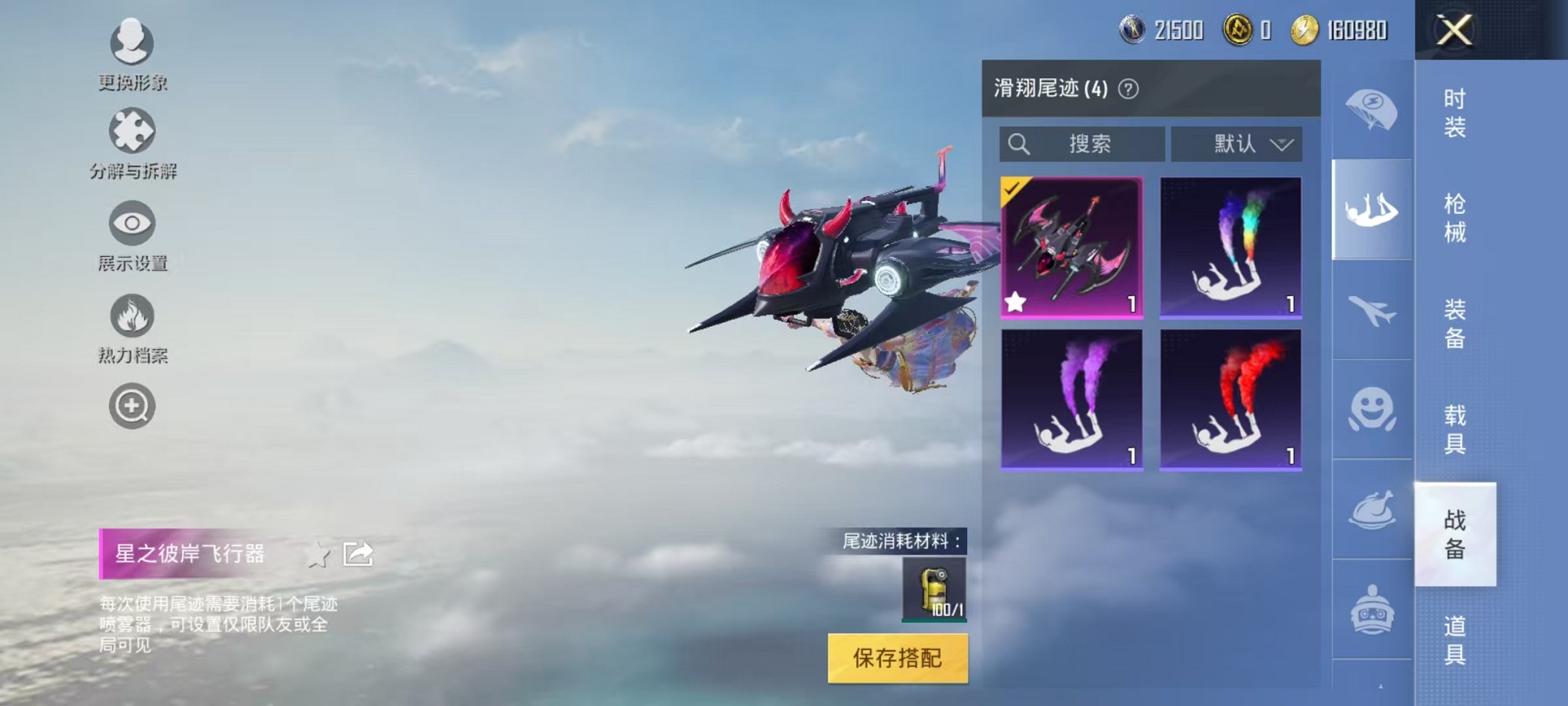Open the 展示设置 display settings
Screen dimensions: 1568x706
tap(133, 235)
